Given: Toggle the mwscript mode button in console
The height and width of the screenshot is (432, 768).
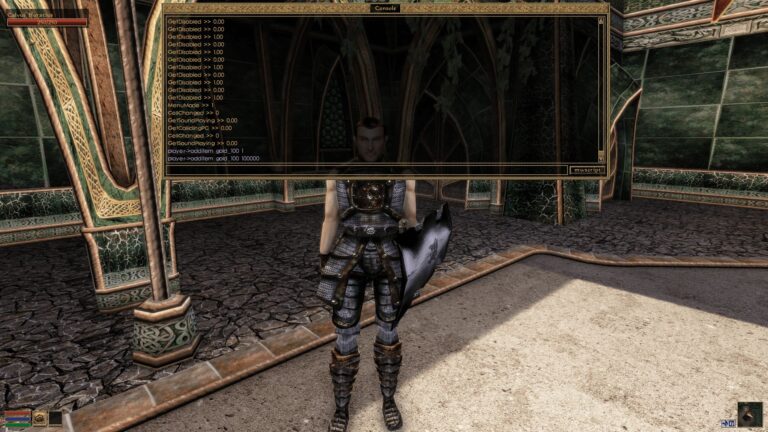Looking at the screenshot, I should [x=583, y=170].
